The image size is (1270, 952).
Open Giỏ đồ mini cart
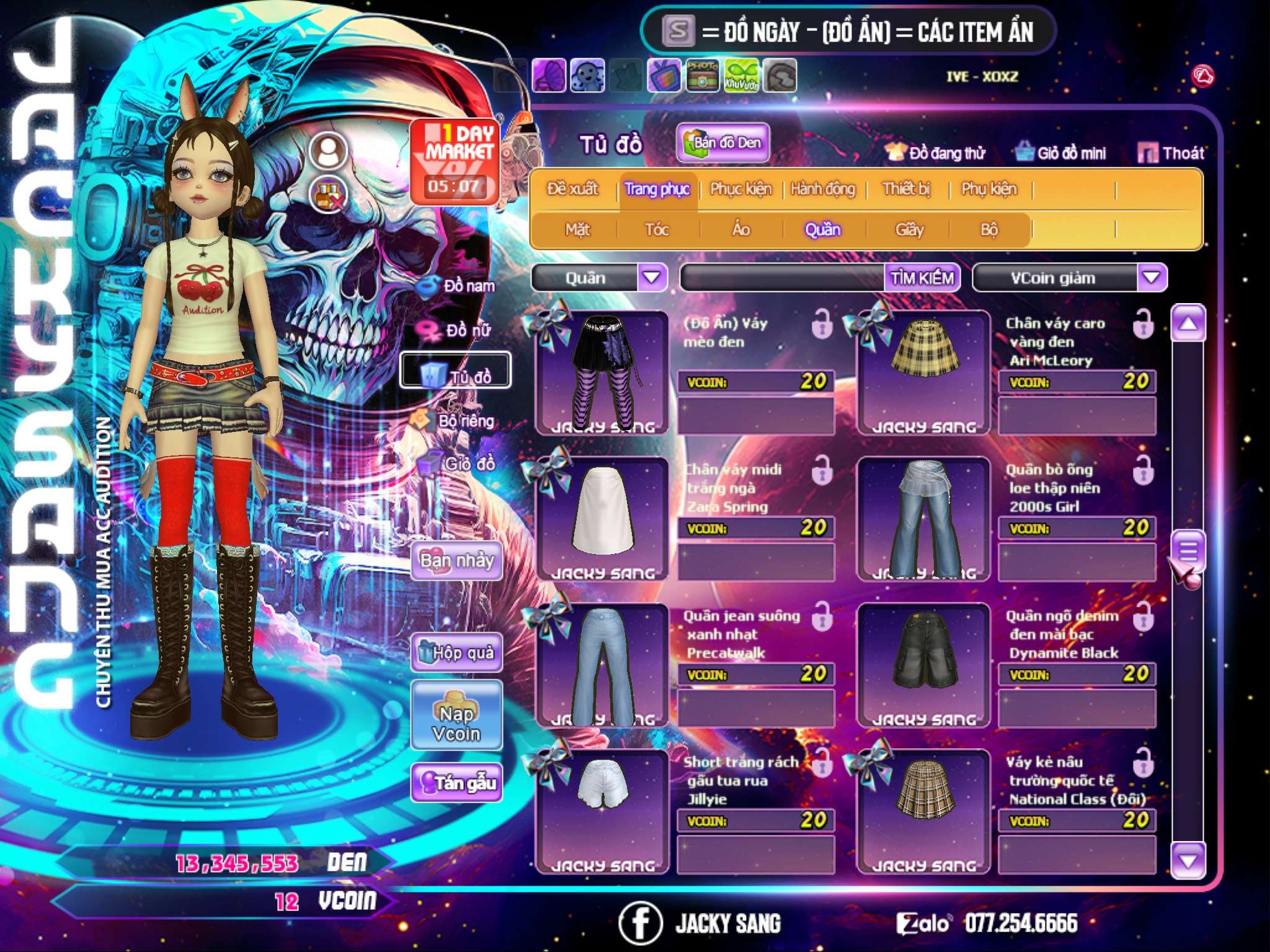coord(1061,152)
